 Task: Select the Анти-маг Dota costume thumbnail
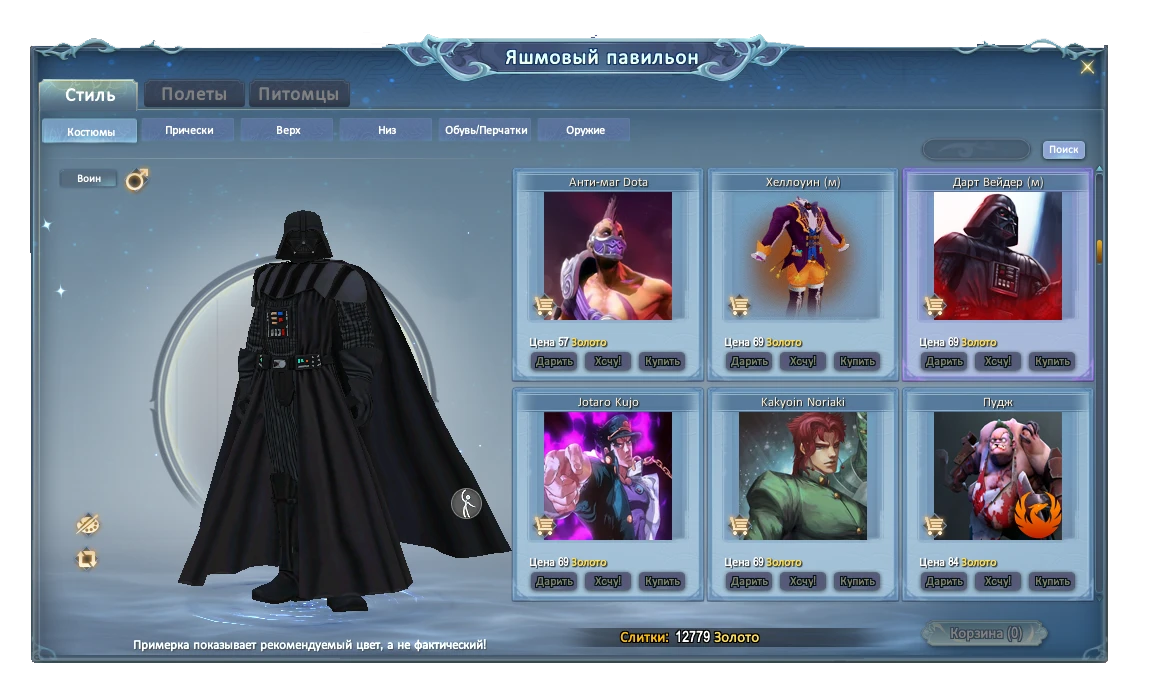coord(608,256)
